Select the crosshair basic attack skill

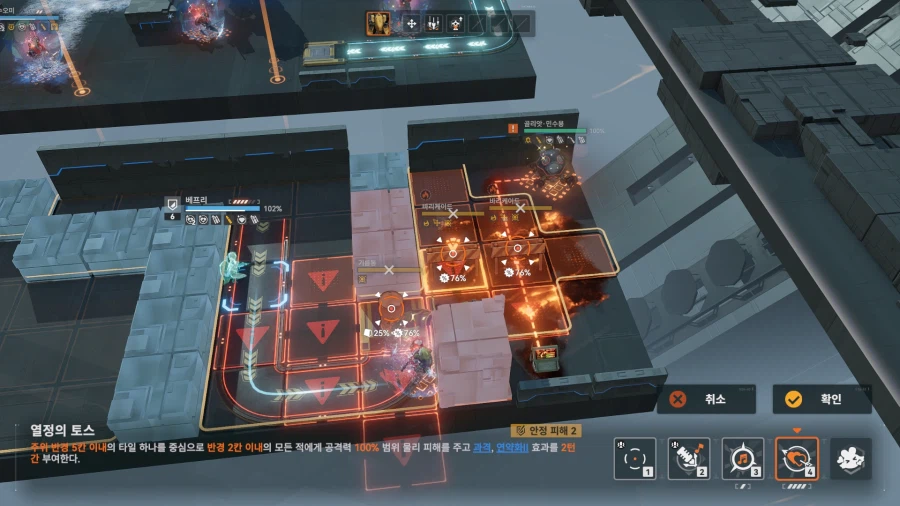[635, 459]
